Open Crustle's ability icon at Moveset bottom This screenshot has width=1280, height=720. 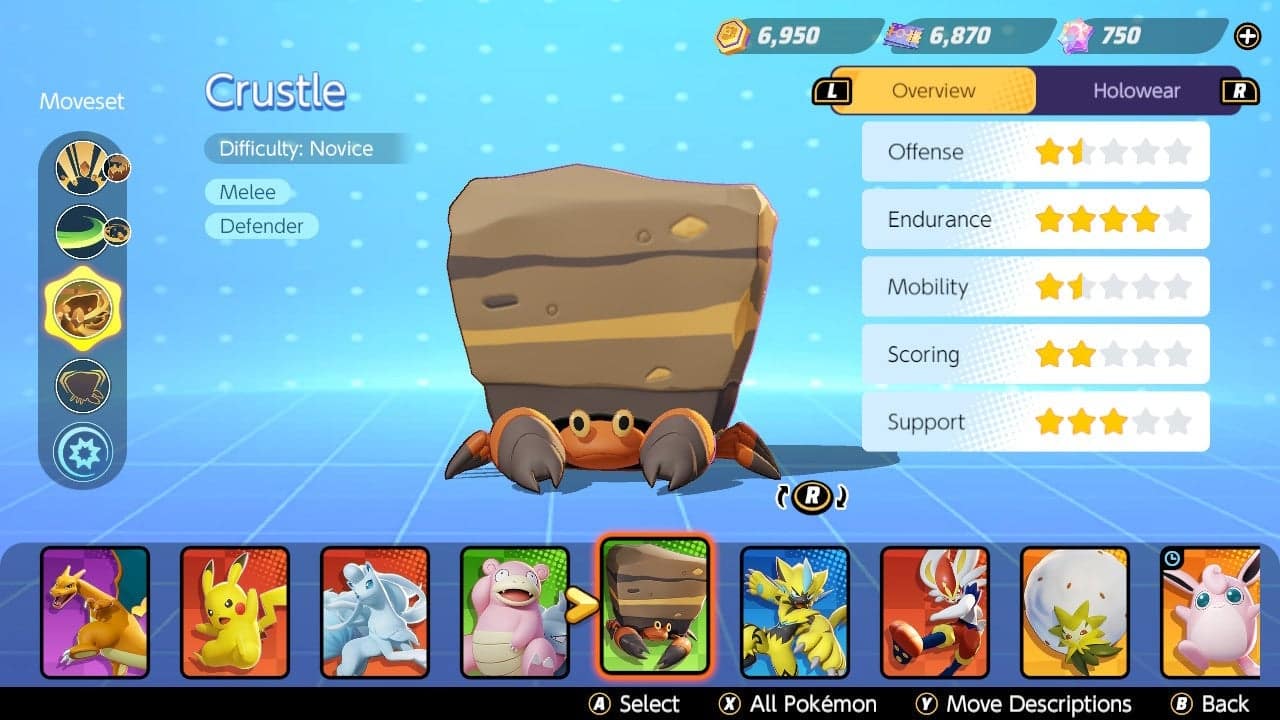85,451
